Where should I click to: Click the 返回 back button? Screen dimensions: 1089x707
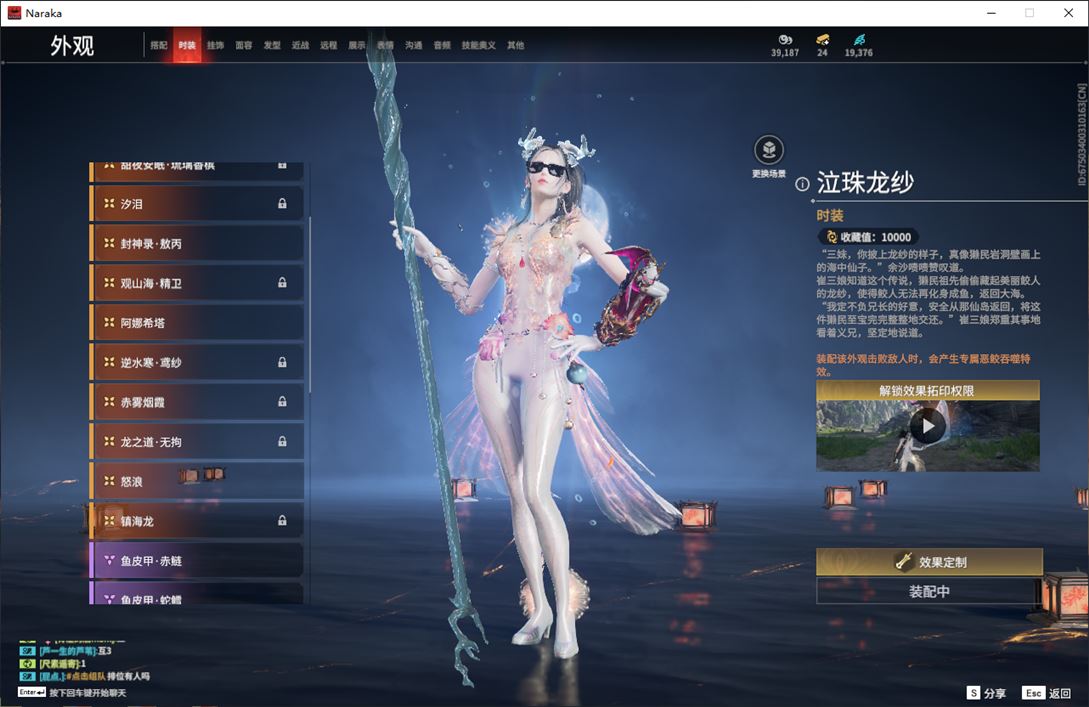1047,693
